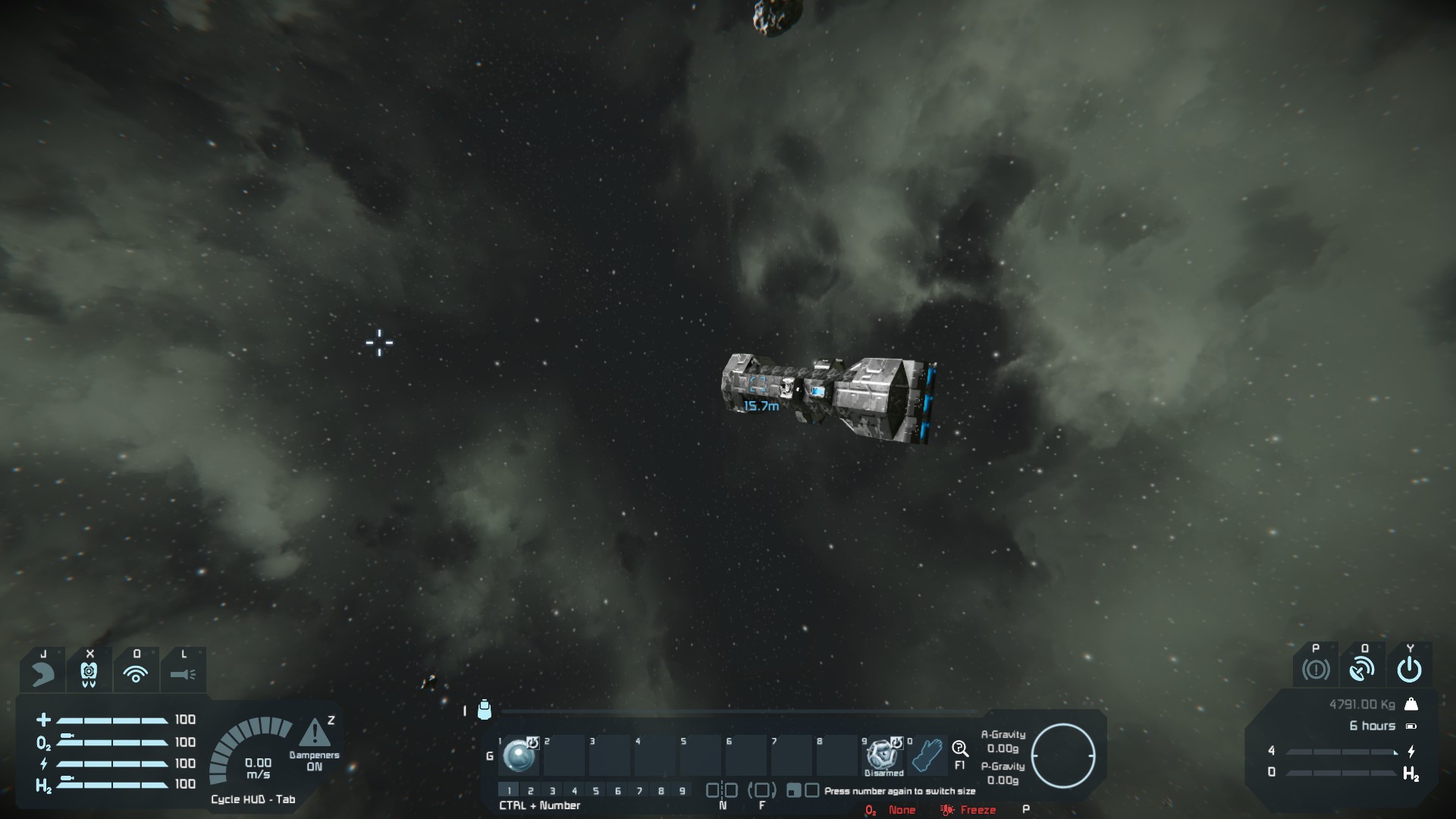Screen dimensions: 1456x819
Task: Switch to toolbar page 2
Action: click(x=531, y=791)
